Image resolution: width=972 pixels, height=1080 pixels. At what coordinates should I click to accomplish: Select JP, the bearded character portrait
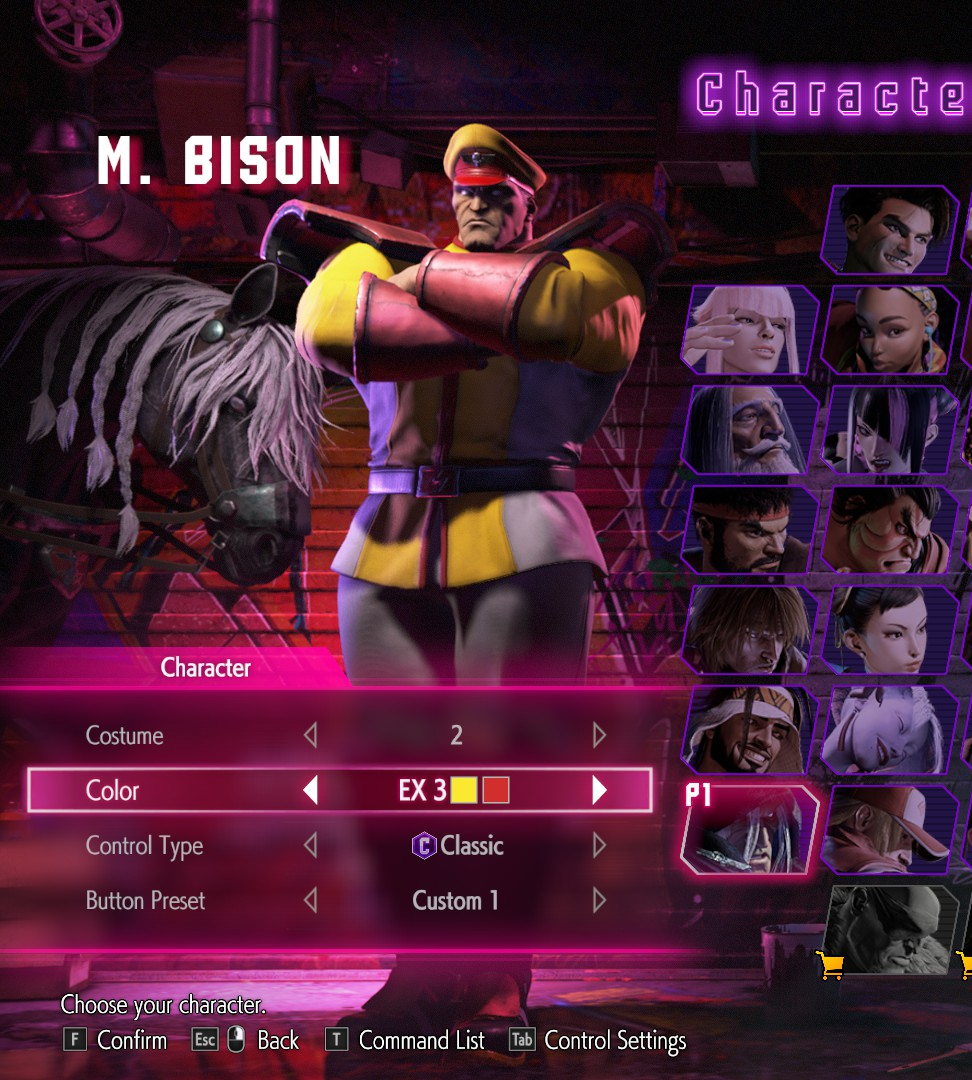click(750, 429)
